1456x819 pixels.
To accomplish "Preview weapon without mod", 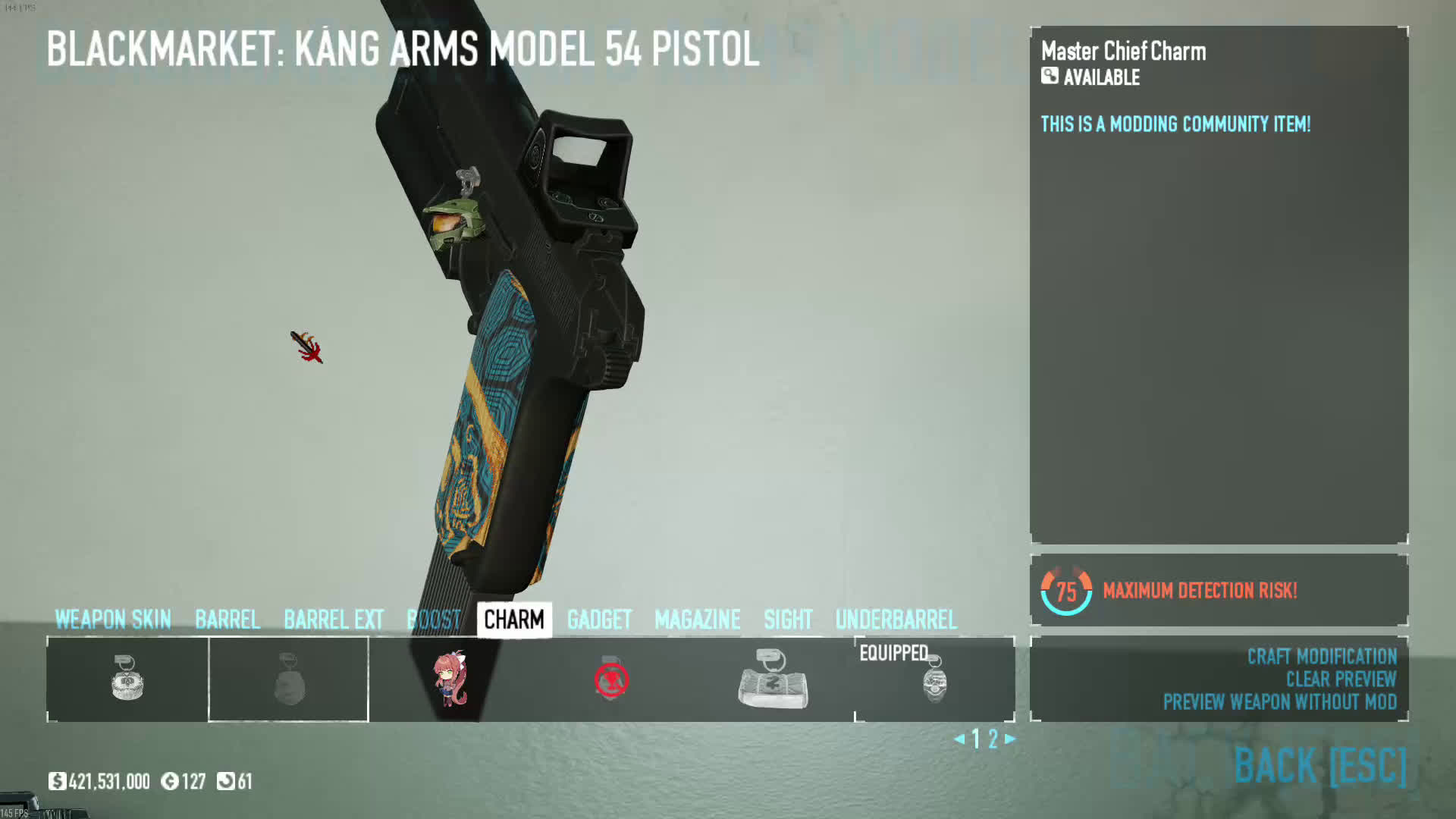I will [1280, 701].
